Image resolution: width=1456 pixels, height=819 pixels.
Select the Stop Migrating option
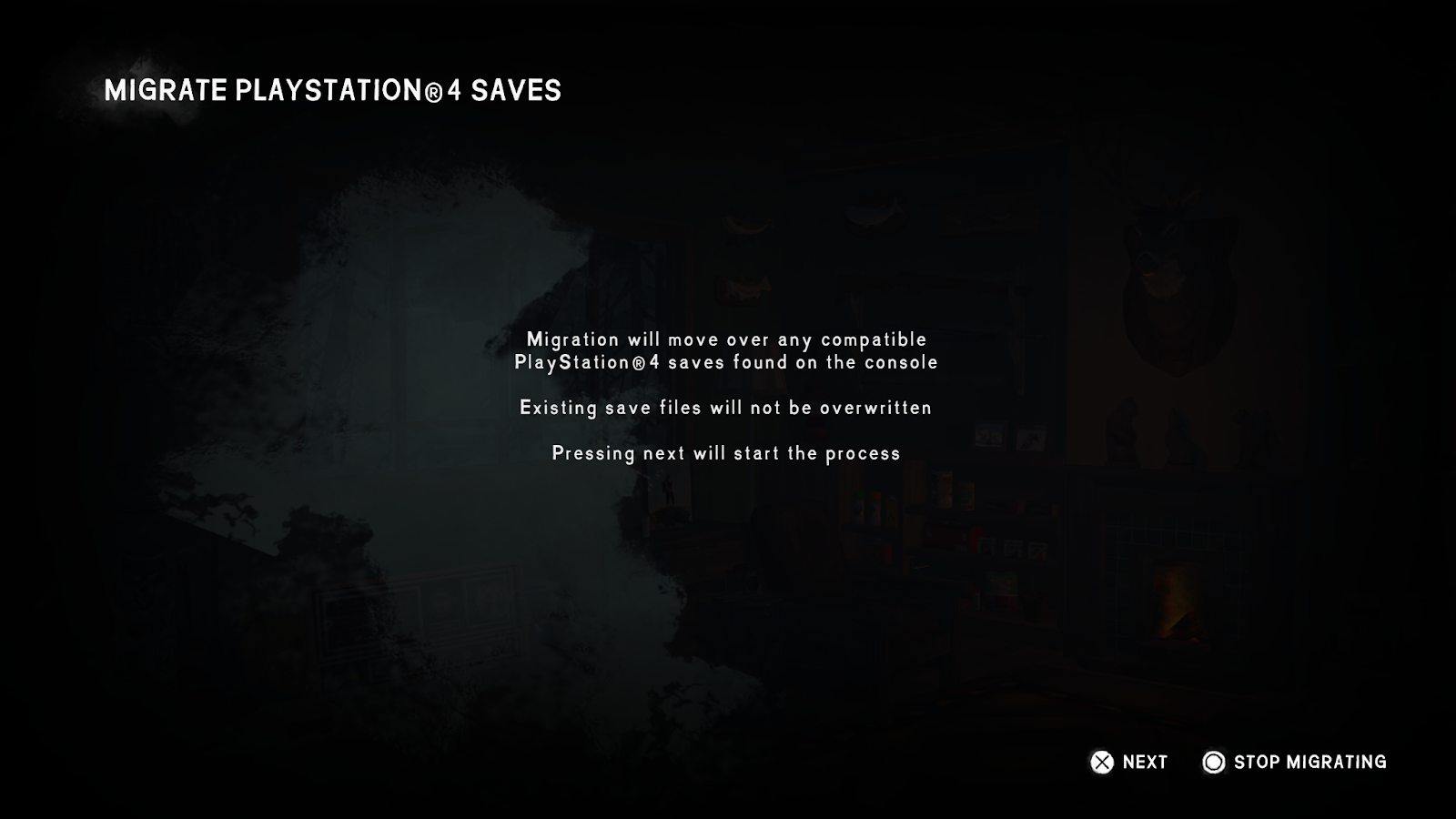point(1295,763)
